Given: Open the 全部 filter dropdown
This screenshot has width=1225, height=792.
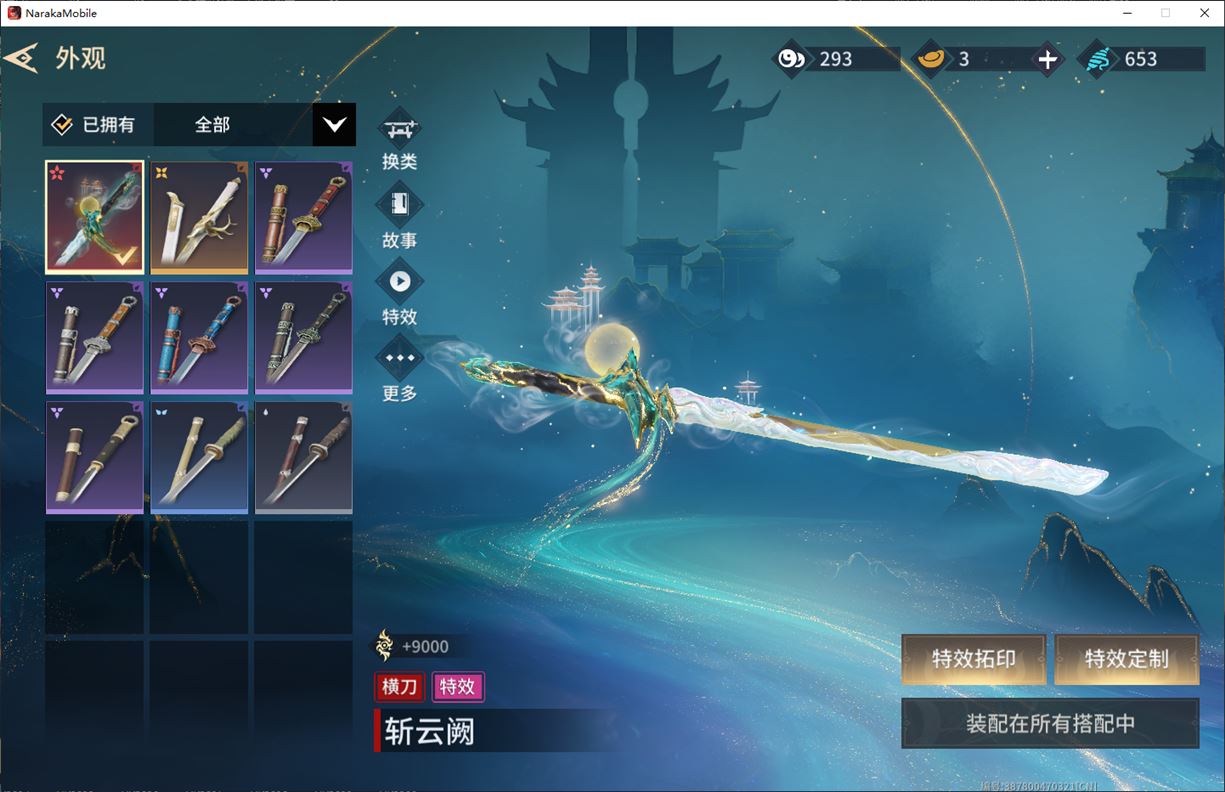Looking at the screenshot, I should (x=334, y=125).
